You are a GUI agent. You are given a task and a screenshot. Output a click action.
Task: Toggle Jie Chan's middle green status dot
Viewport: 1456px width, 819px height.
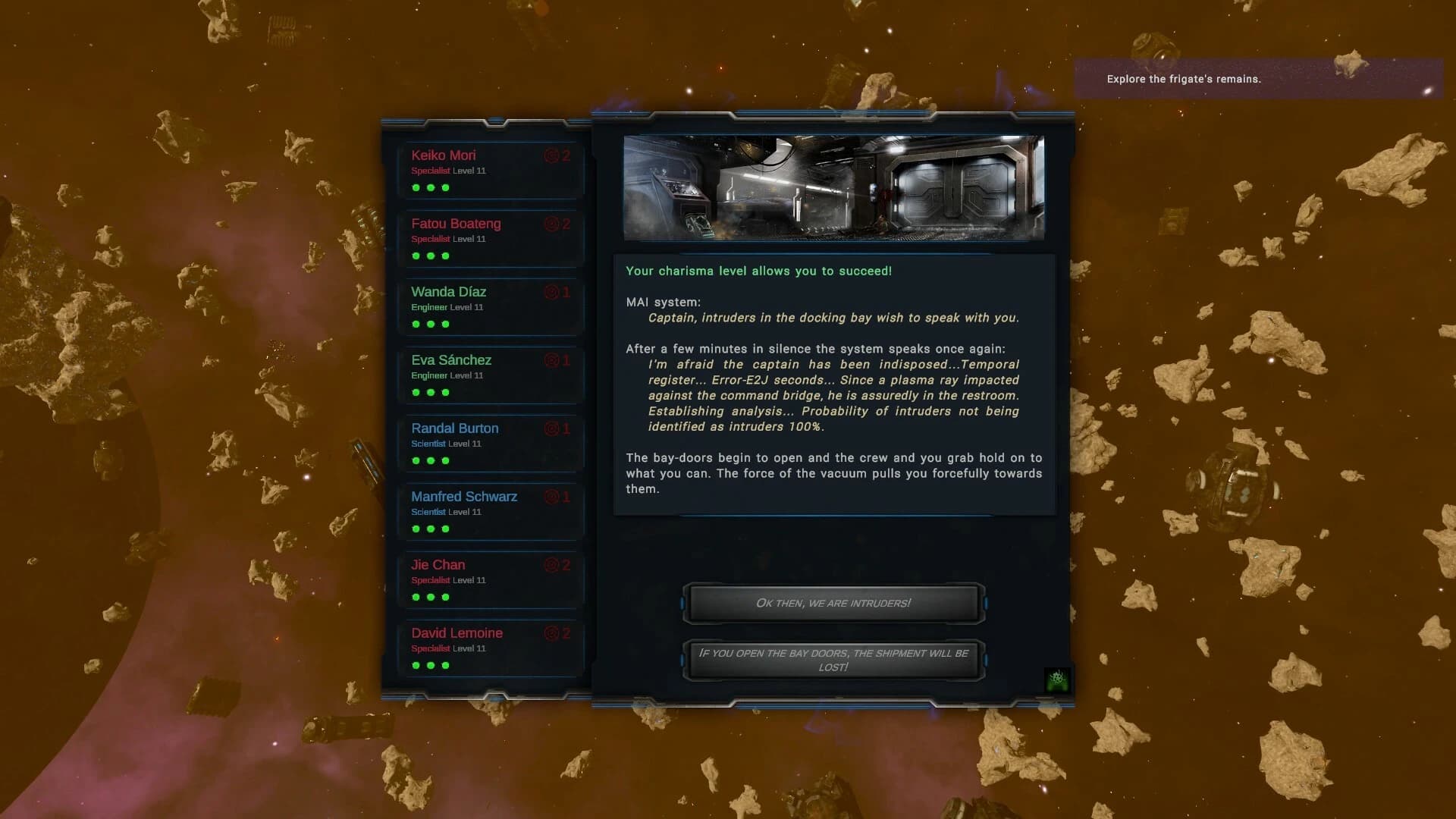pyautogui.click(x=430, y=597)
